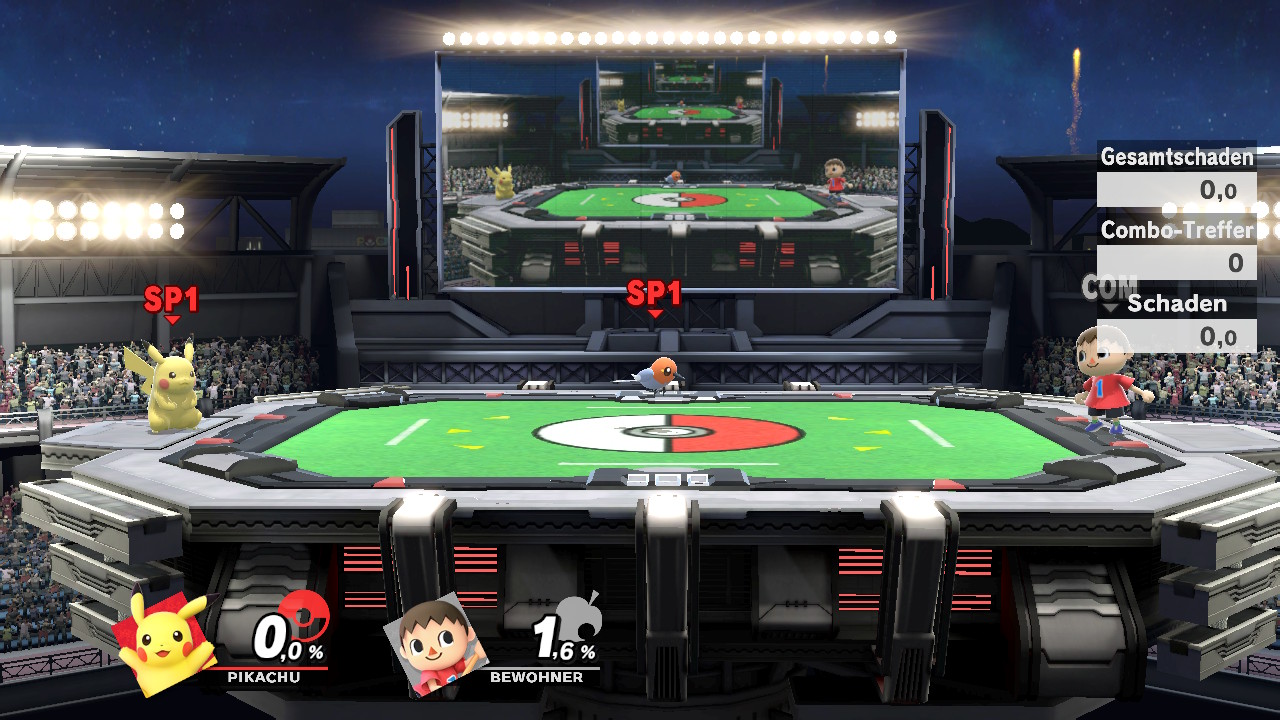Click Pikachu's fighter portrait
Image resolution: width=1280 pixels, height=720 pixels.
click(165, 641)
